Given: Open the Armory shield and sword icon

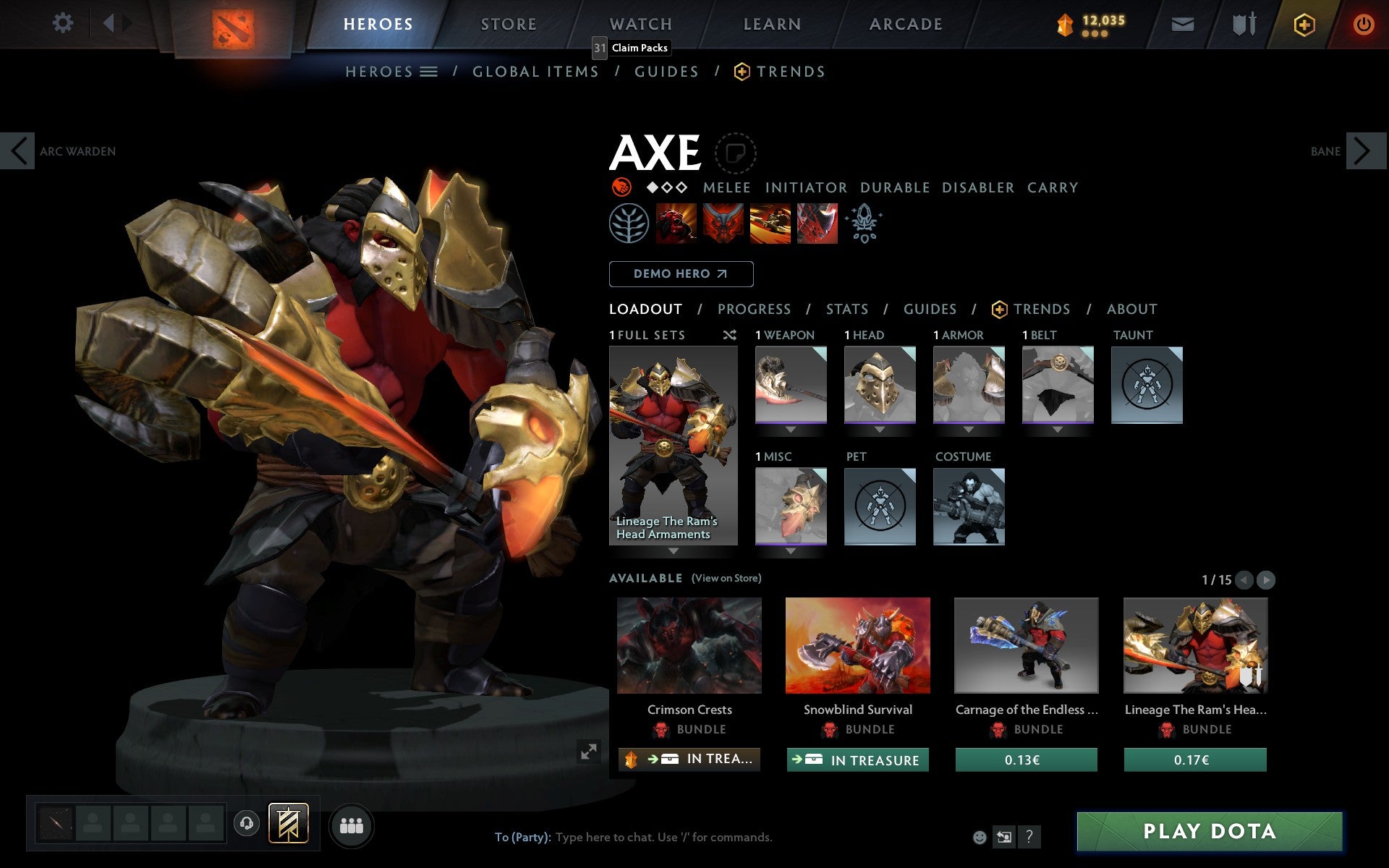Looking at the screenshot, I should tap(1242, 23).
